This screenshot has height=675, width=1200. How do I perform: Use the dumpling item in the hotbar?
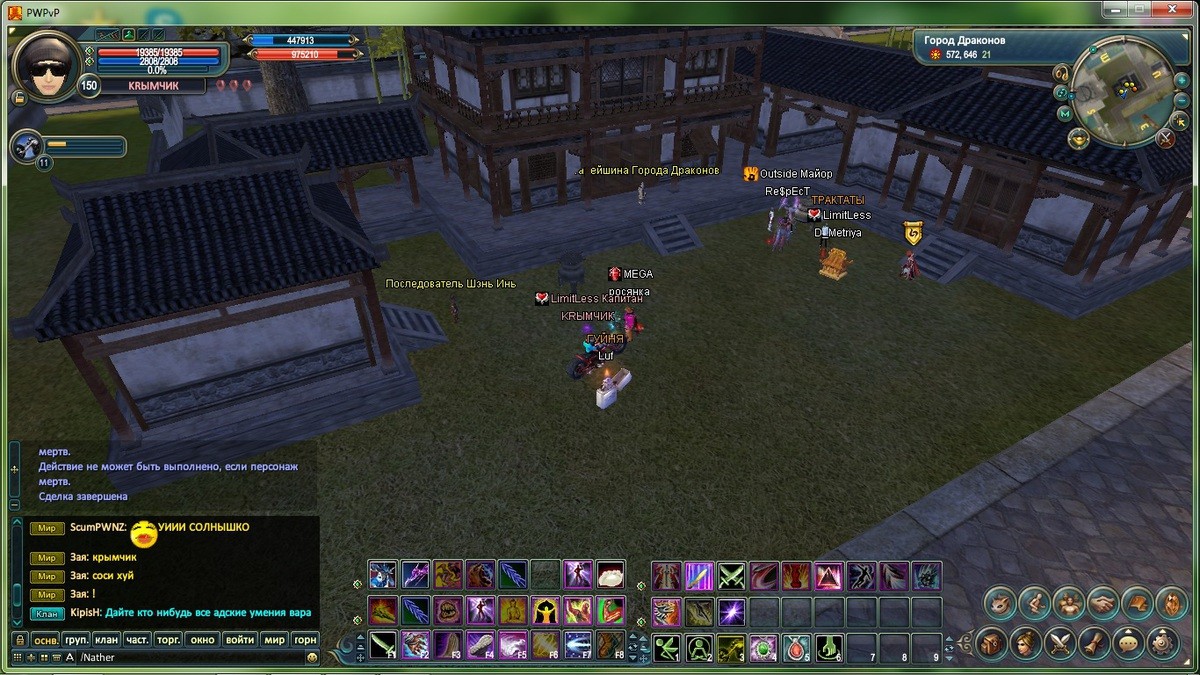coord(610,575)
